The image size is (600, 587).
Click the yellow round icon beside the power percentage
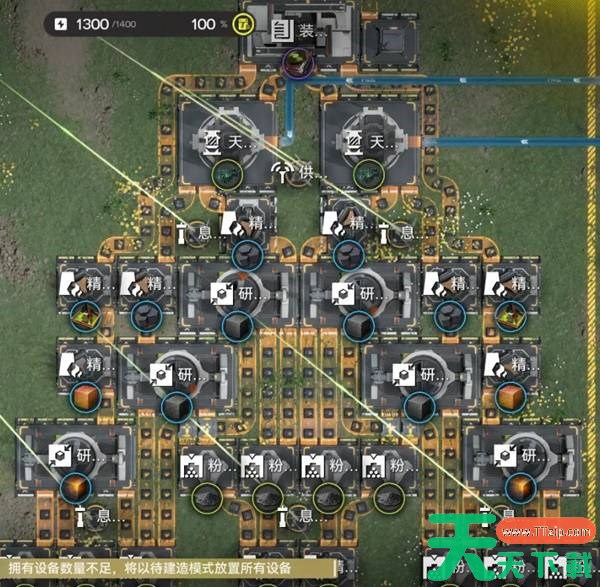[241, 23]
